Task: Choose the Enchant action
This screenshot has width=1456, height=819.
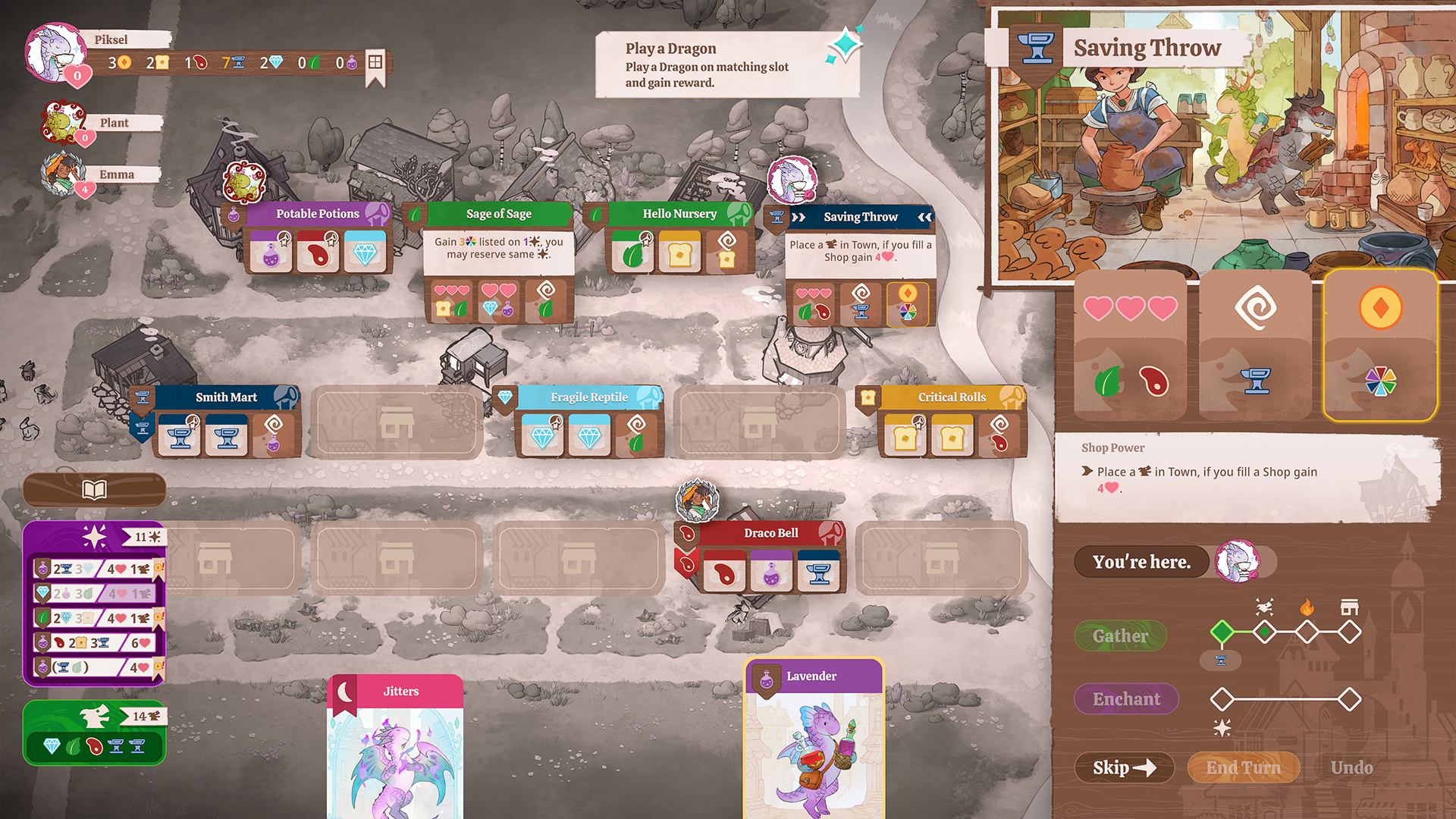Action: click(x=1126, y=699)
